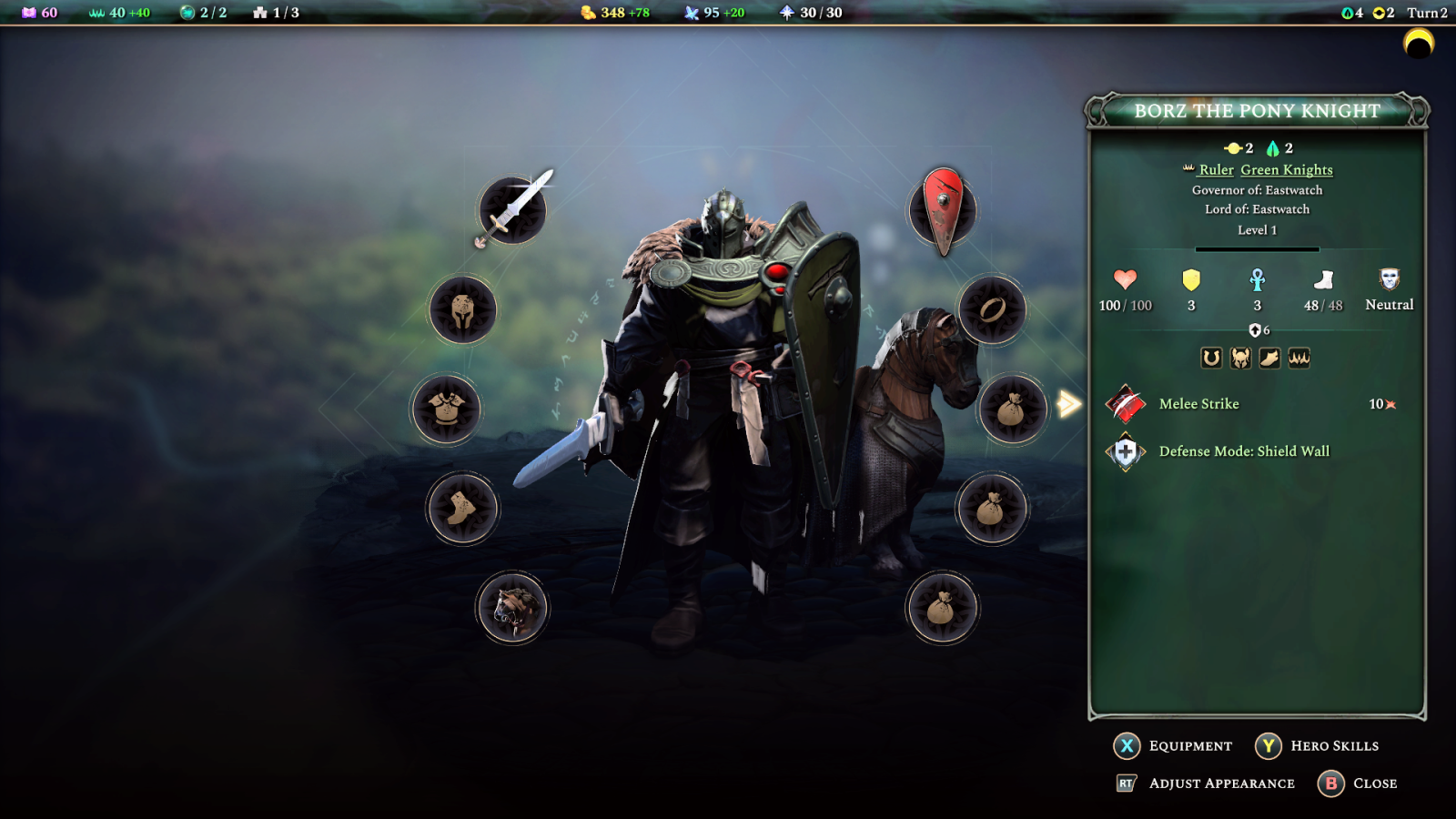This screenshot has height=819, width=1456.
Task: Select the horseshoe trait icon
Action: pos(1211,358)
